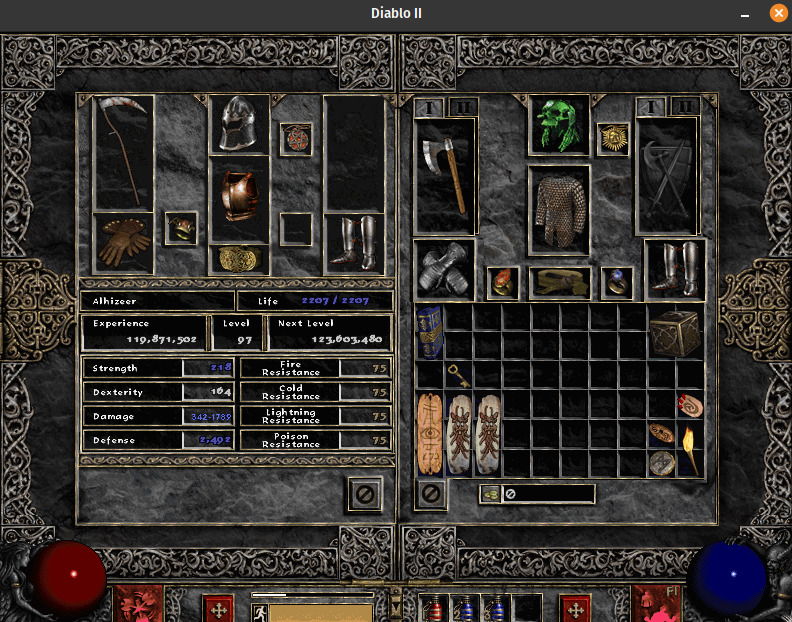This screenshot has height=622, width=792.
Task: Select the chain mail body armor slot
Action: (x=558, y=211)
